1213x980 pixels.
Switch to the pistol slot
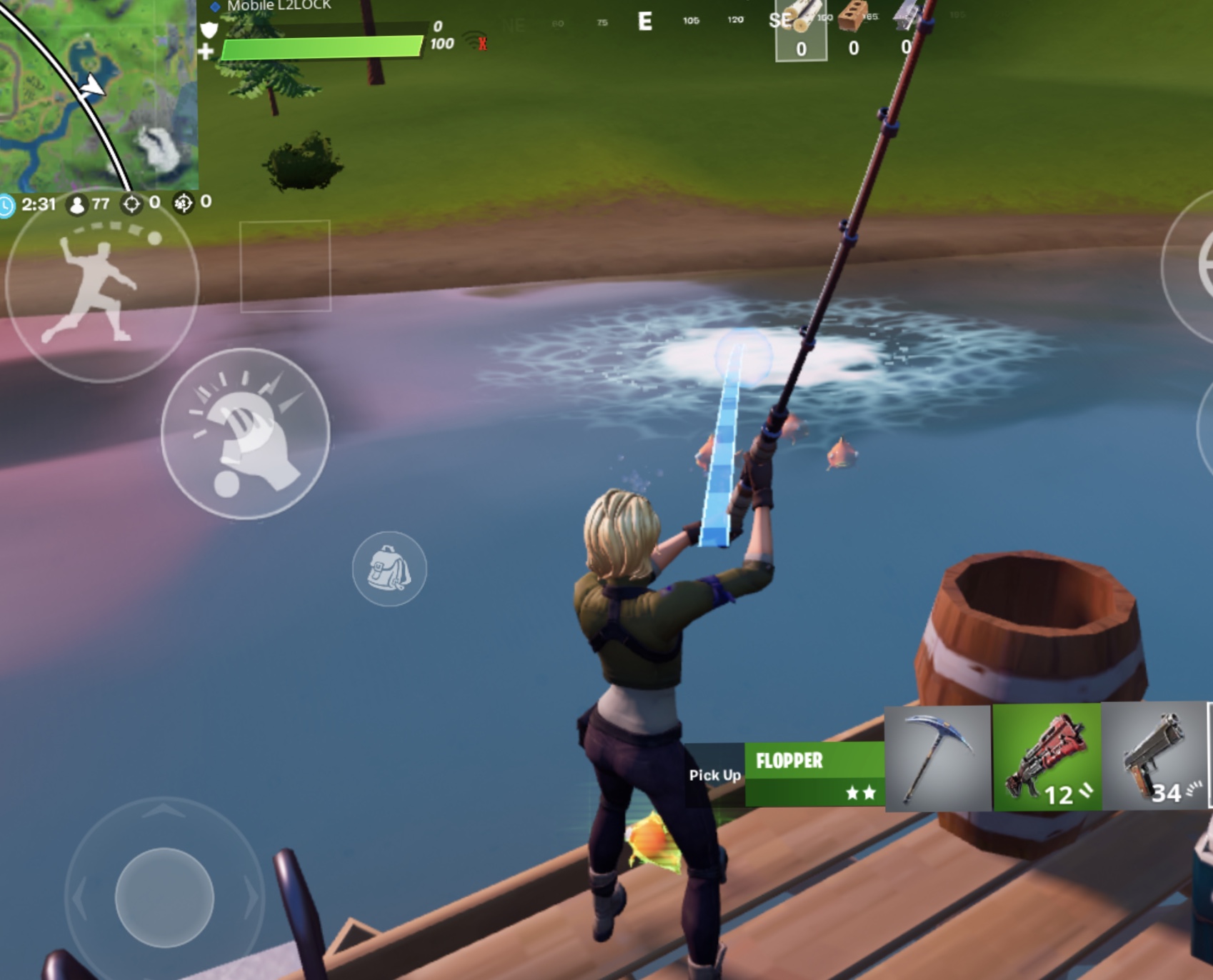point(1154,757)
